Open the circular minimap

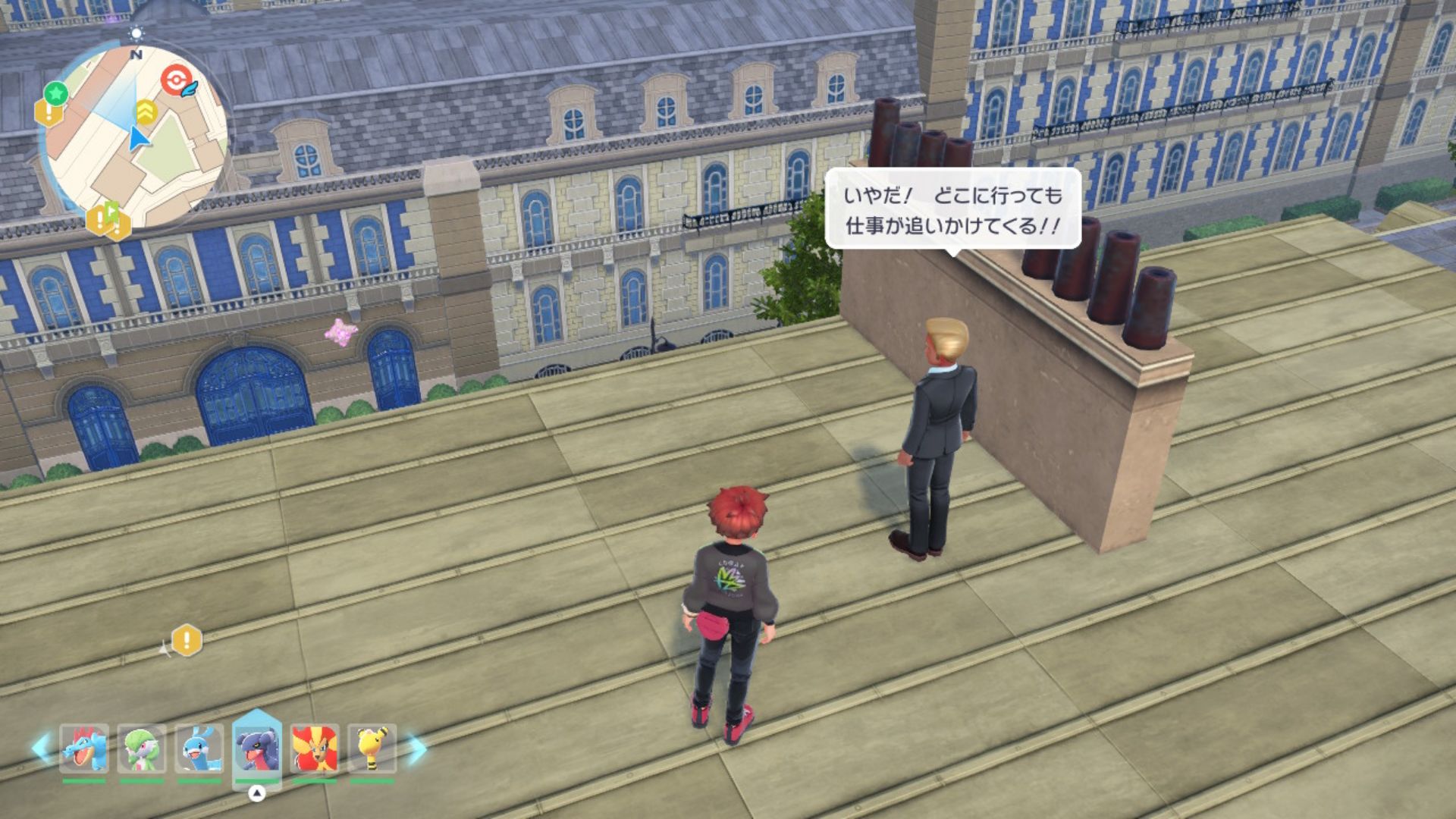[x=135, y=136]
